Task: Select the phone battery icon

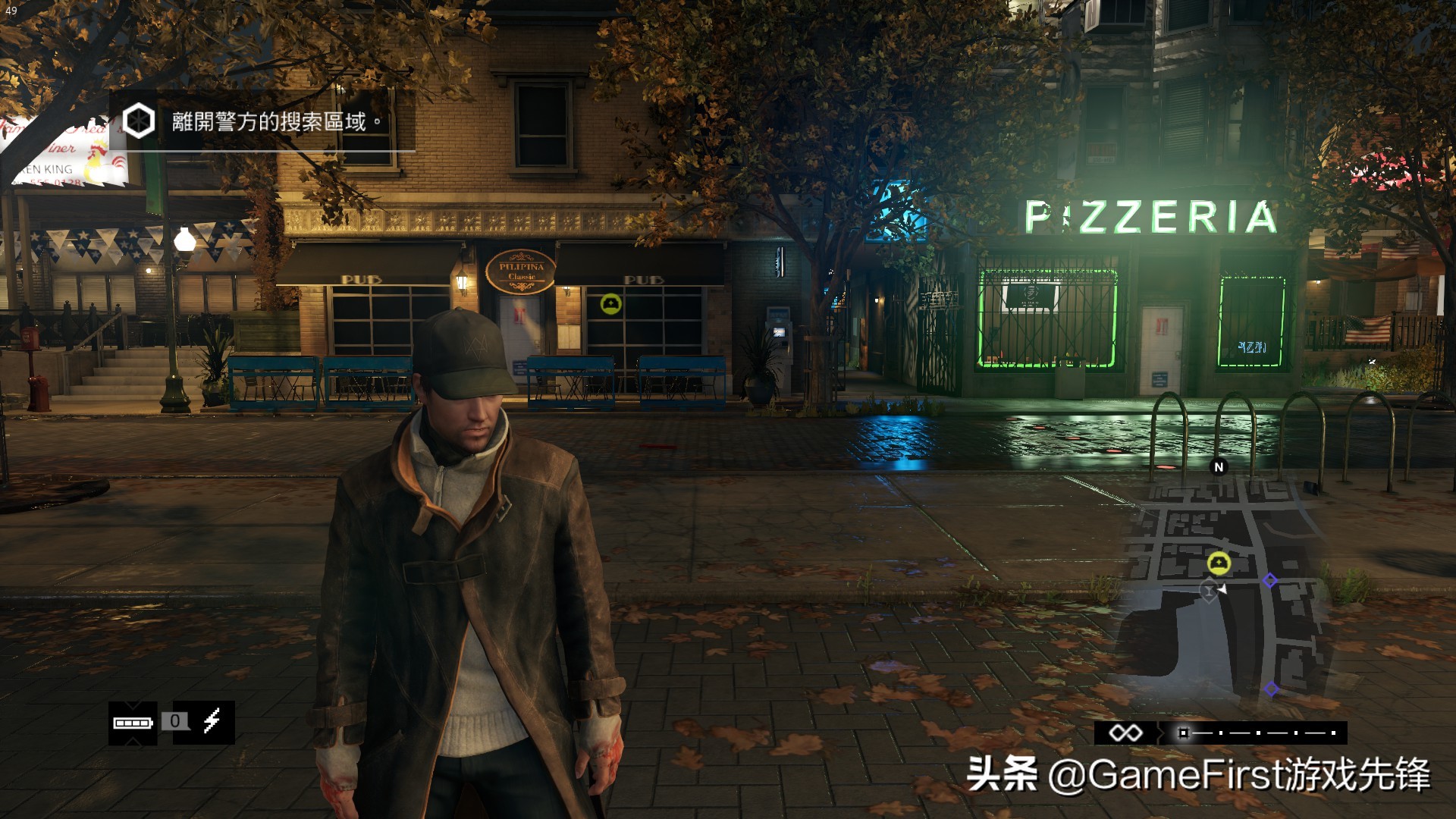Action: (133, 723)
